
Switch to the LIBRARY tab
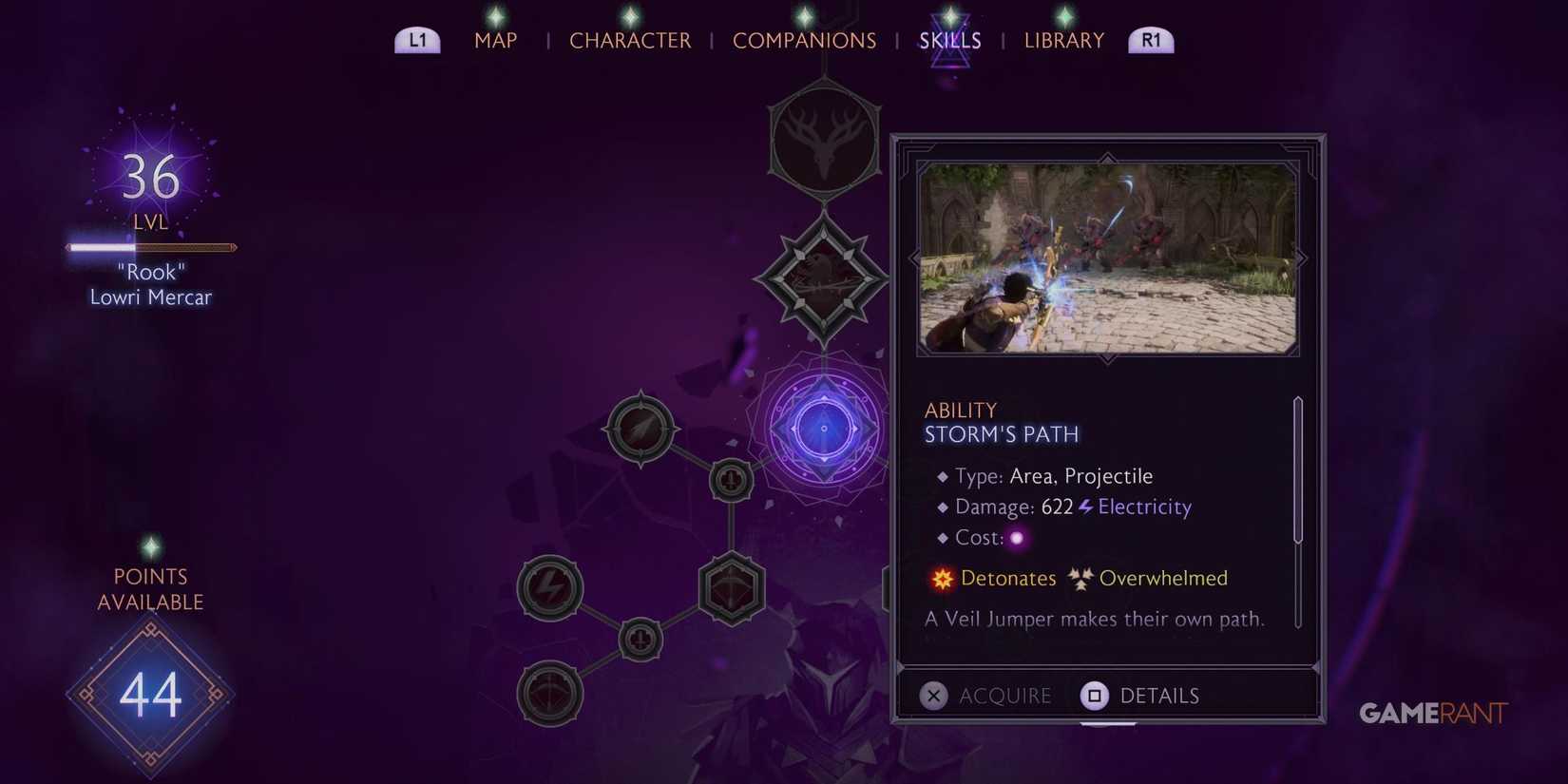(1063, 40)
